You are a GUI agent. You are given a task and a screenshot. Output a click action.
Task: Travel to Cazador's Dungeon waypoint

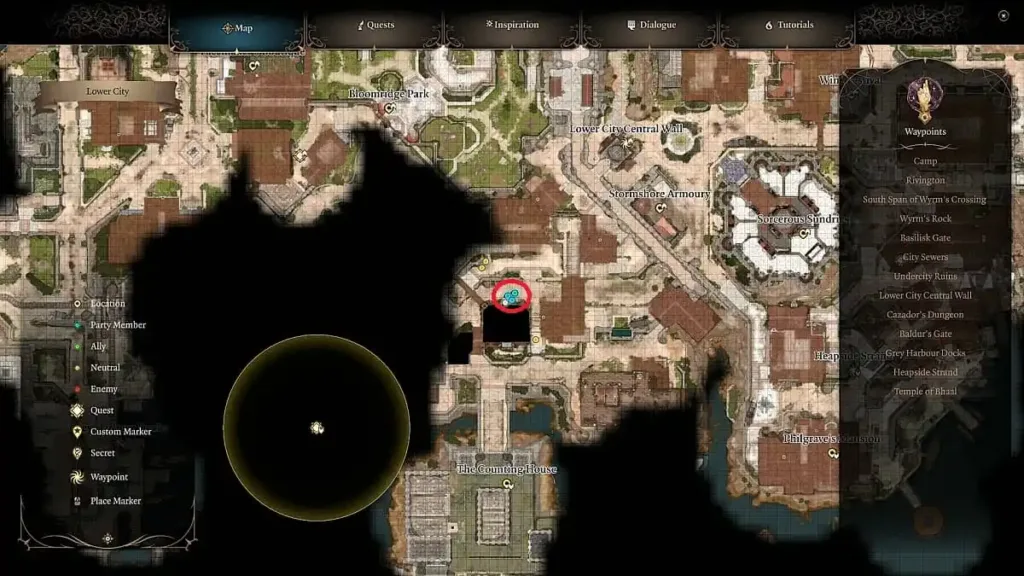(925, 314)
